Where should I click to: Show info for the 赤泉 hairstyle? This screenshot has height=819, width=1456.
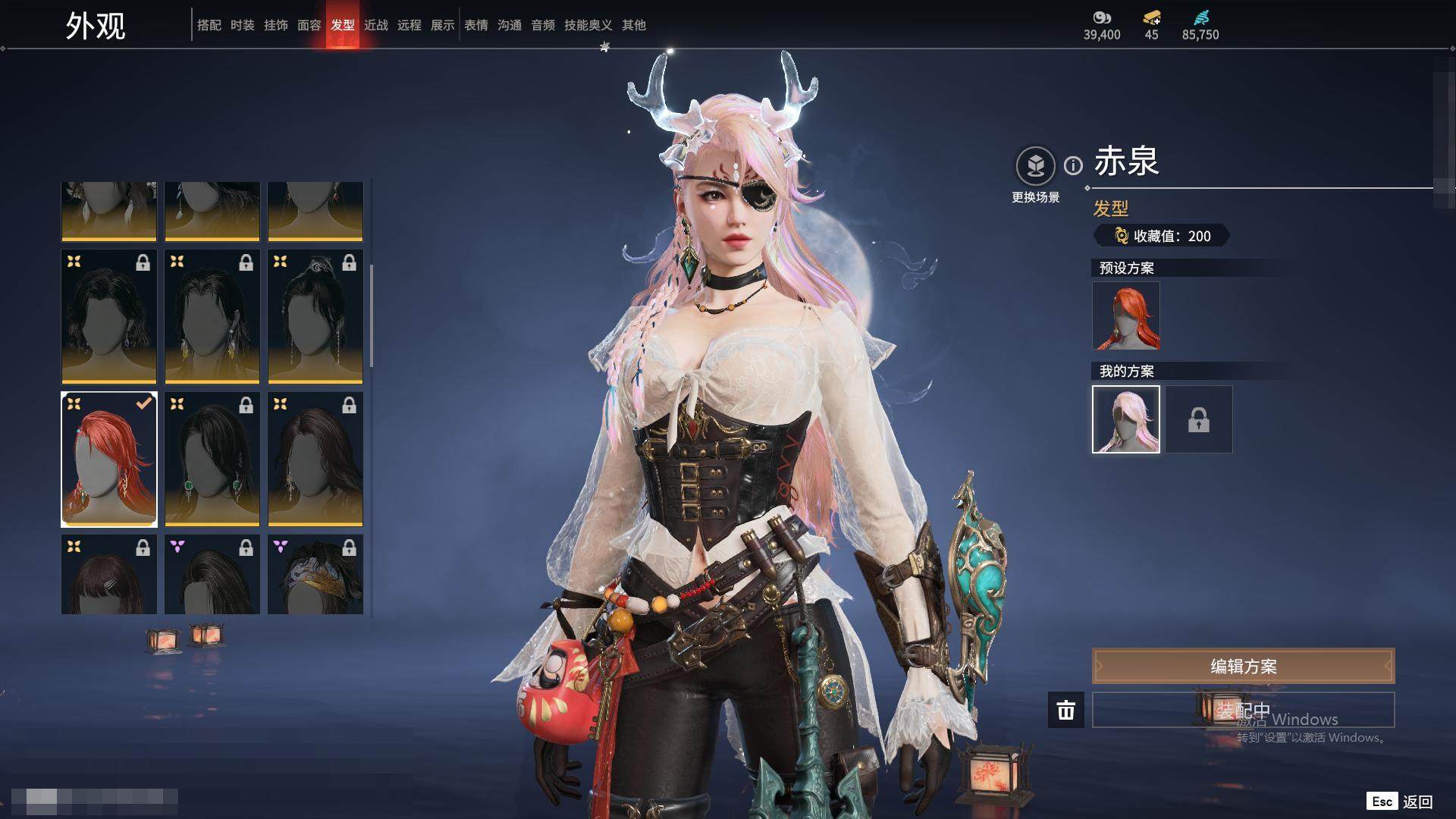coord(1073,165)
